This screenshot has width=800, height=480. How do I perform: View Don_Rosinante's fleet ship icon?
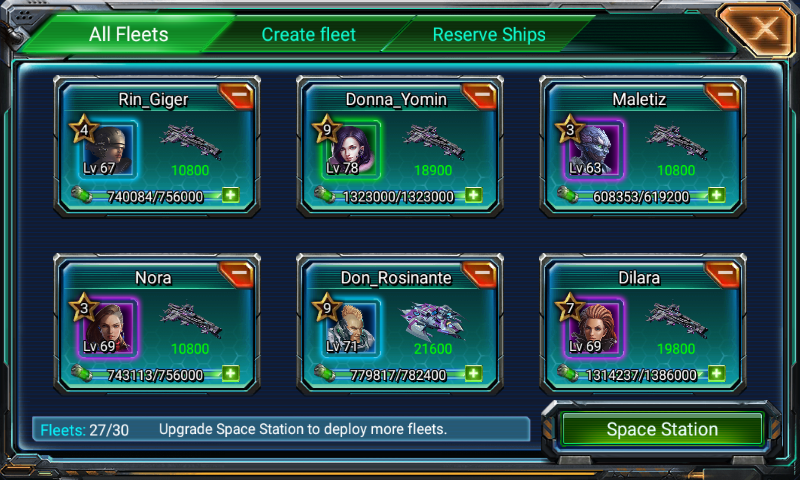tap(433, 321)
